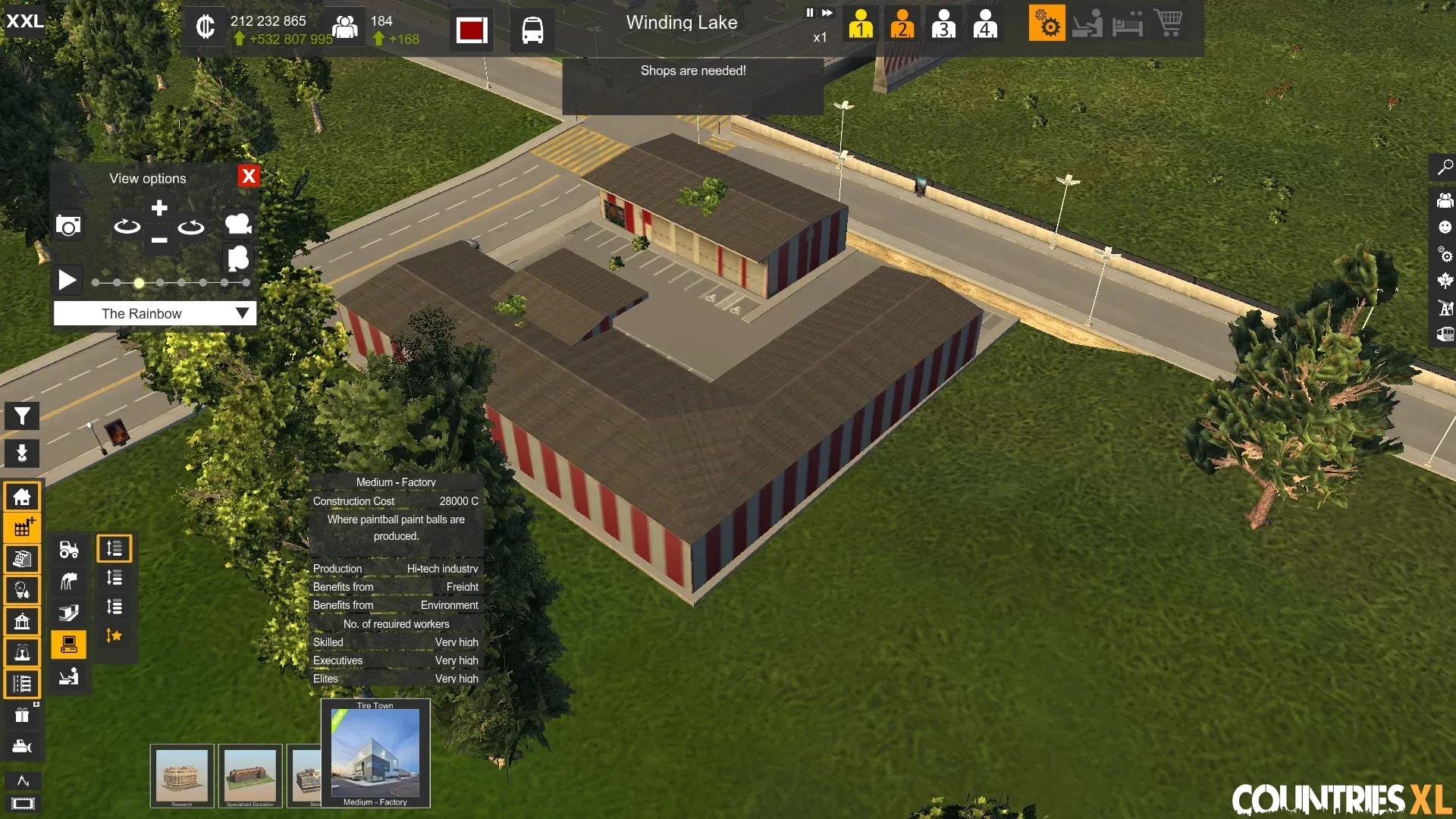Select the tractor farming industry icon
This screenshot has width=1456, height=819.
pyautogui.click(x=69, y=549)
